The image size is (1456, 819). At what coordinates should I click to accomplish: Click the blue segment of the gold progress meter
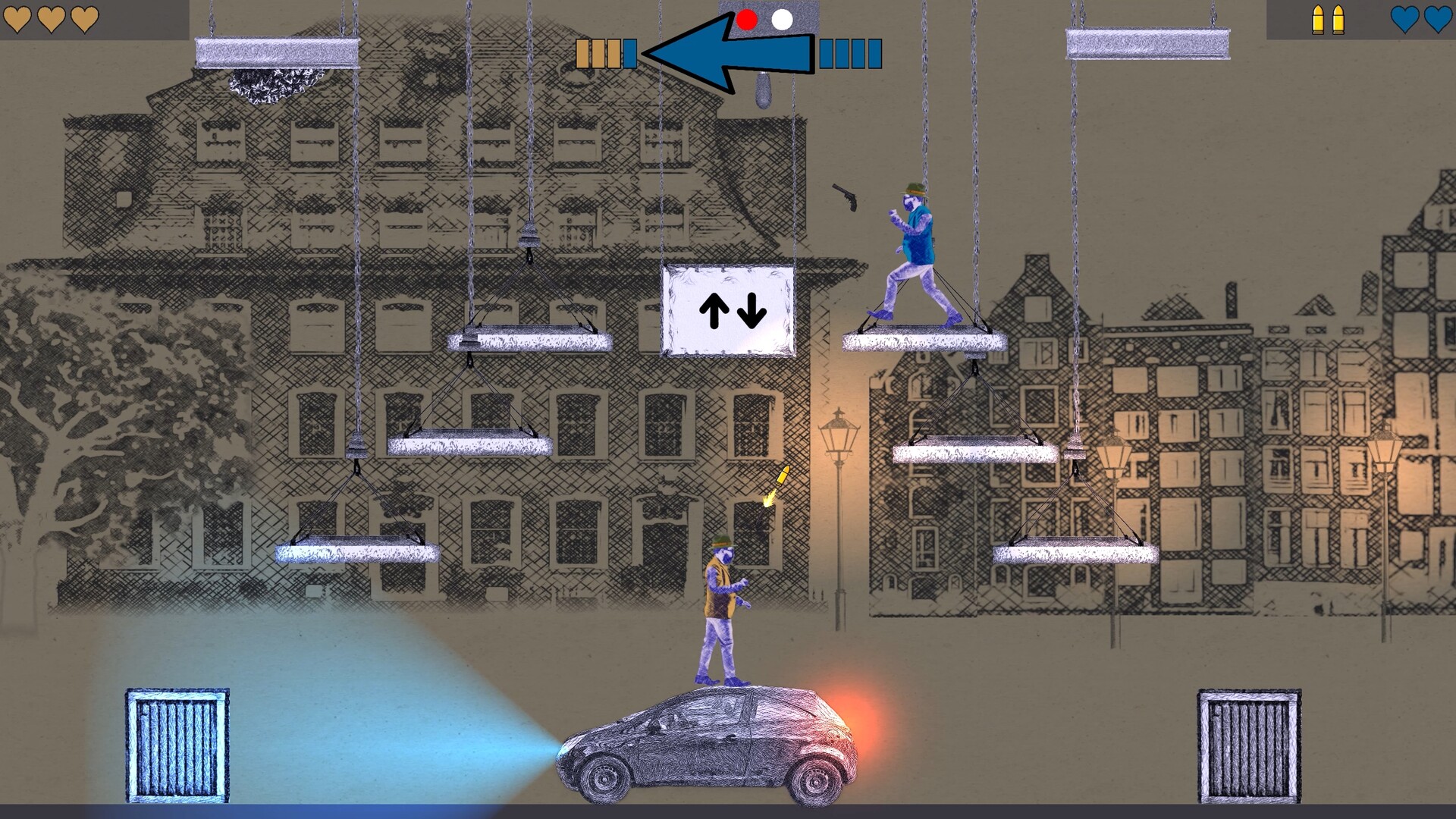(630, 53)
